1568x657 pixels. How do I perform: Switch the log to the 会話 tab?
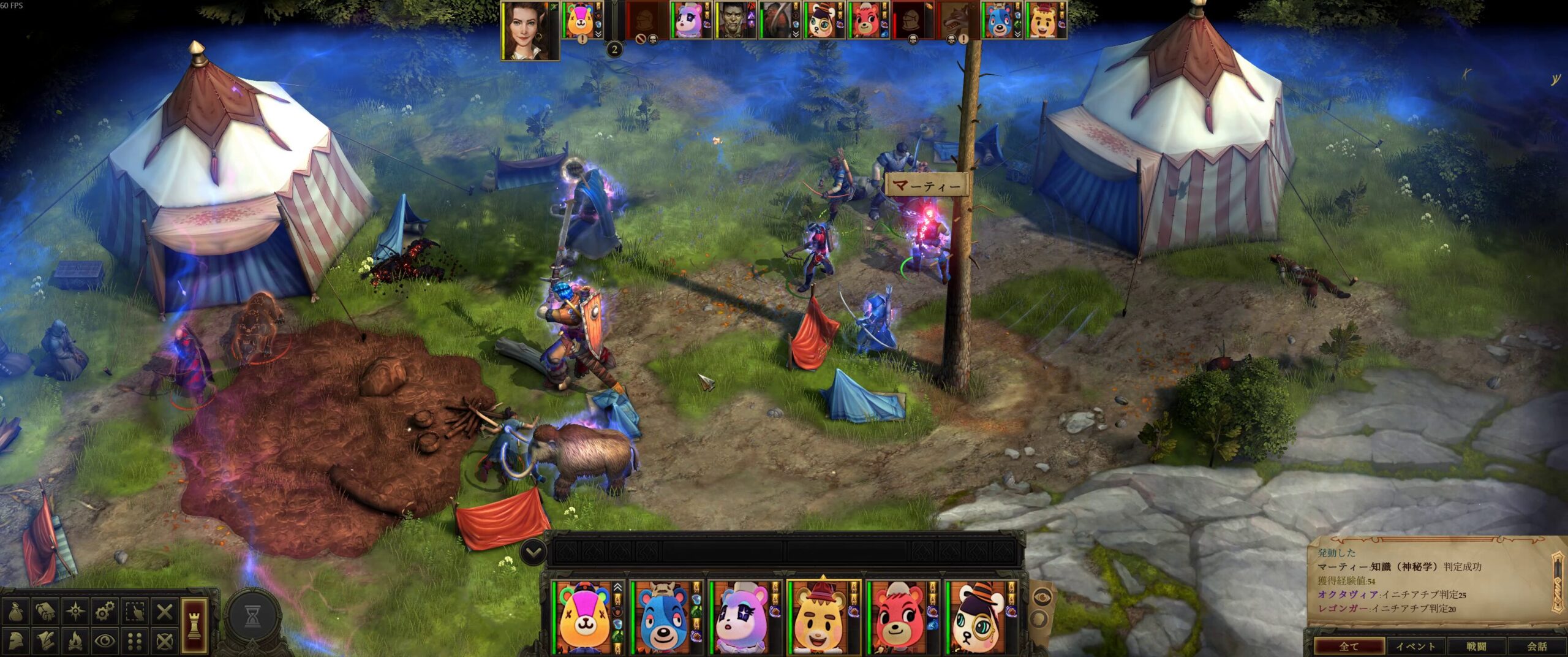coord(1536,646)
